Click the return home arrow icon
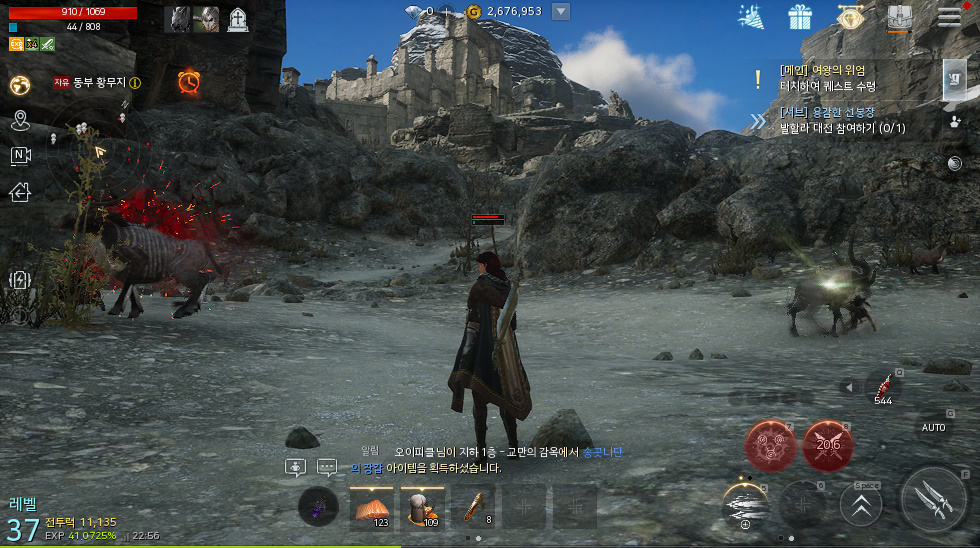The height and width of the screenshot is (548, 980). [20, 192]
